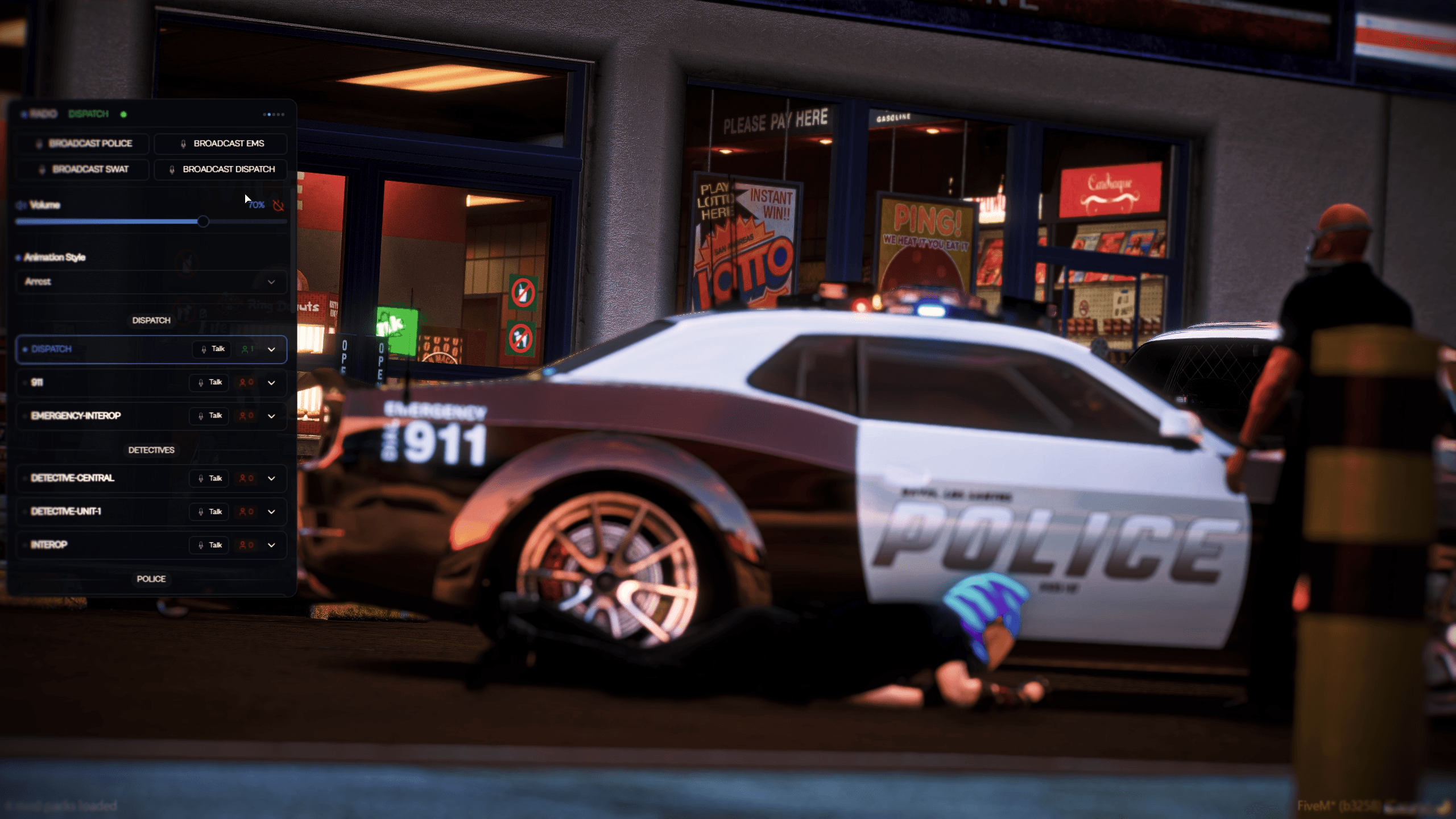1456x819 pixels.
Task: Expand the DETECTIVE-UNIT-1 channel chevron
Action: pyautogui.click(x=272, y=511)
